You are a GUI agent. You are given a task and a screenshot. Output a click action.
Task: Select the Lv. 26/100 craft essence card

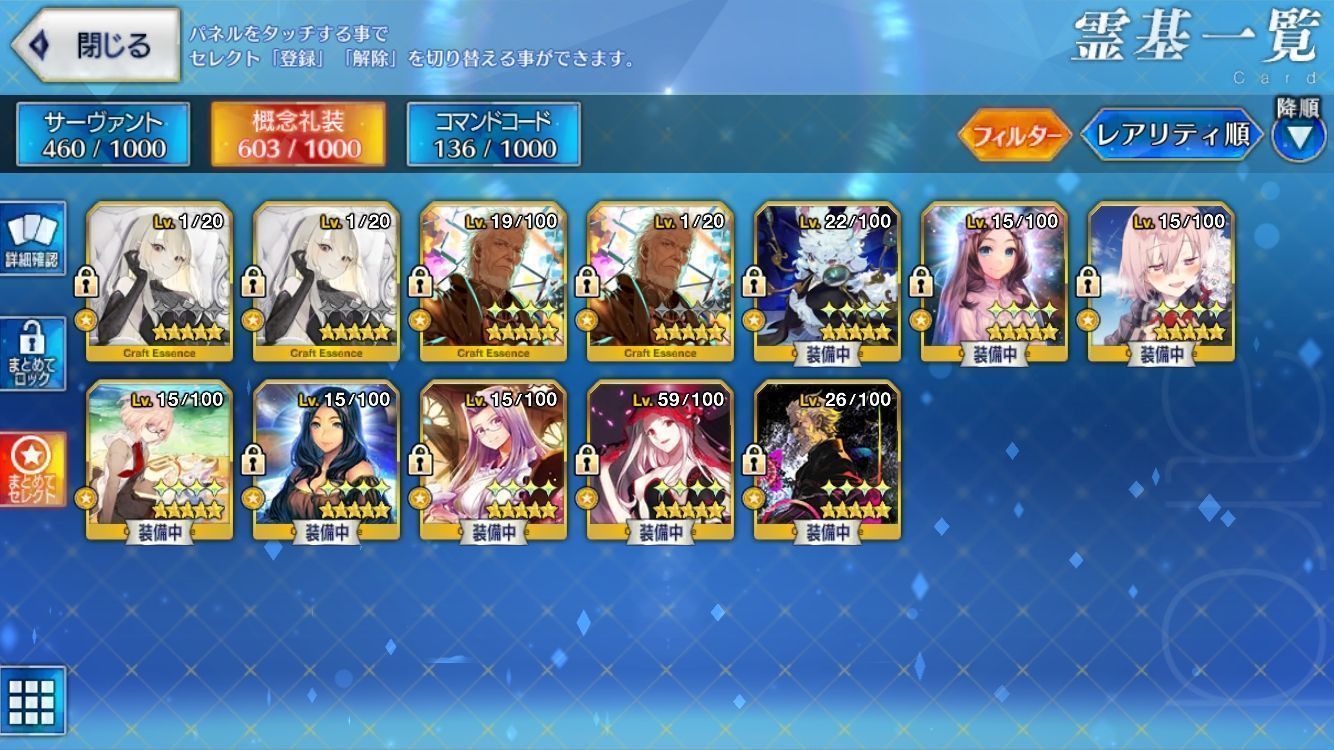click(828, 460)
